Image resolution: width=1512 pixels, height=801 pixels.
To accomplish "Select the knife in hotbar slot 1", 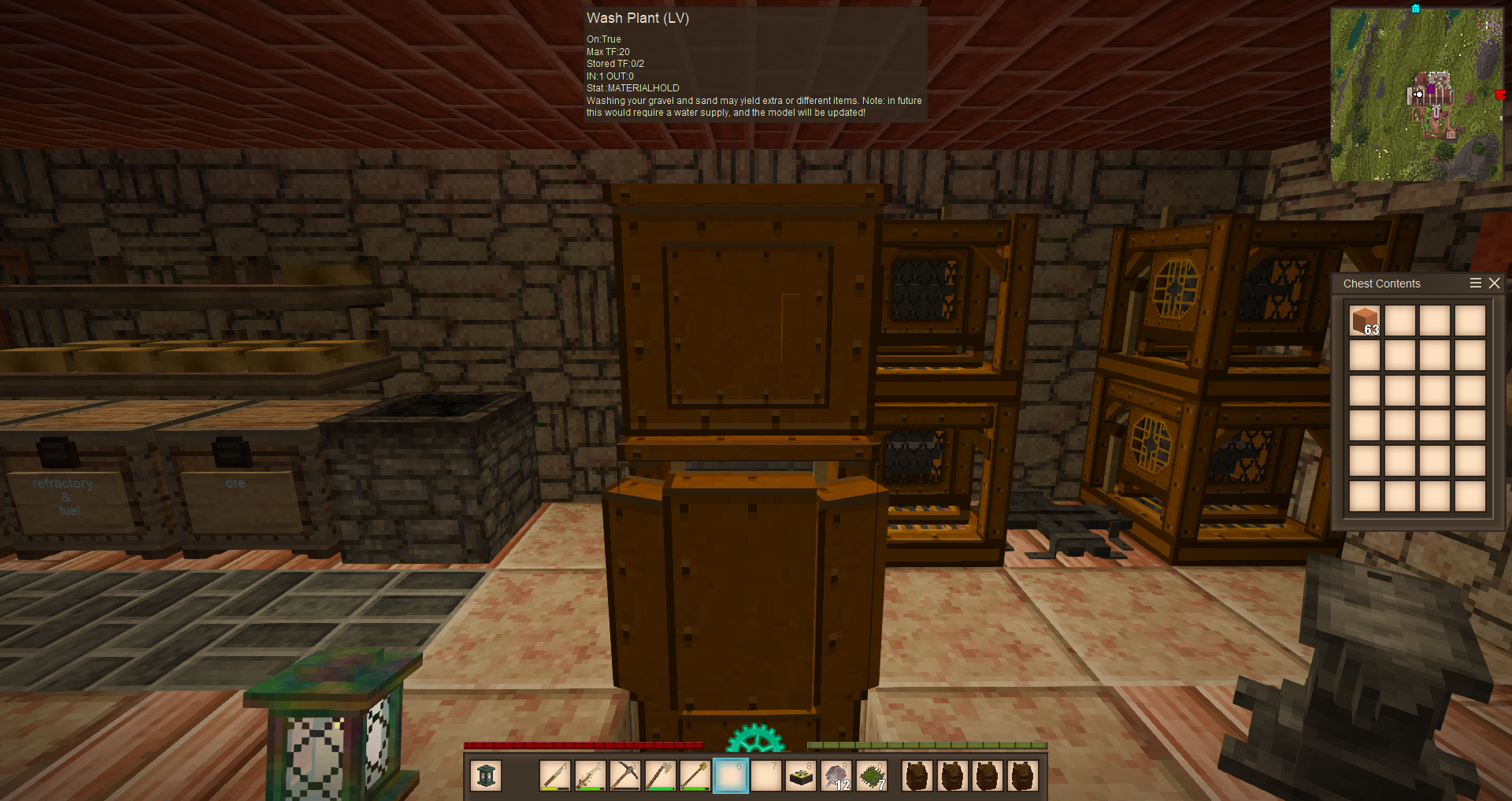I will tap(555, 776).
